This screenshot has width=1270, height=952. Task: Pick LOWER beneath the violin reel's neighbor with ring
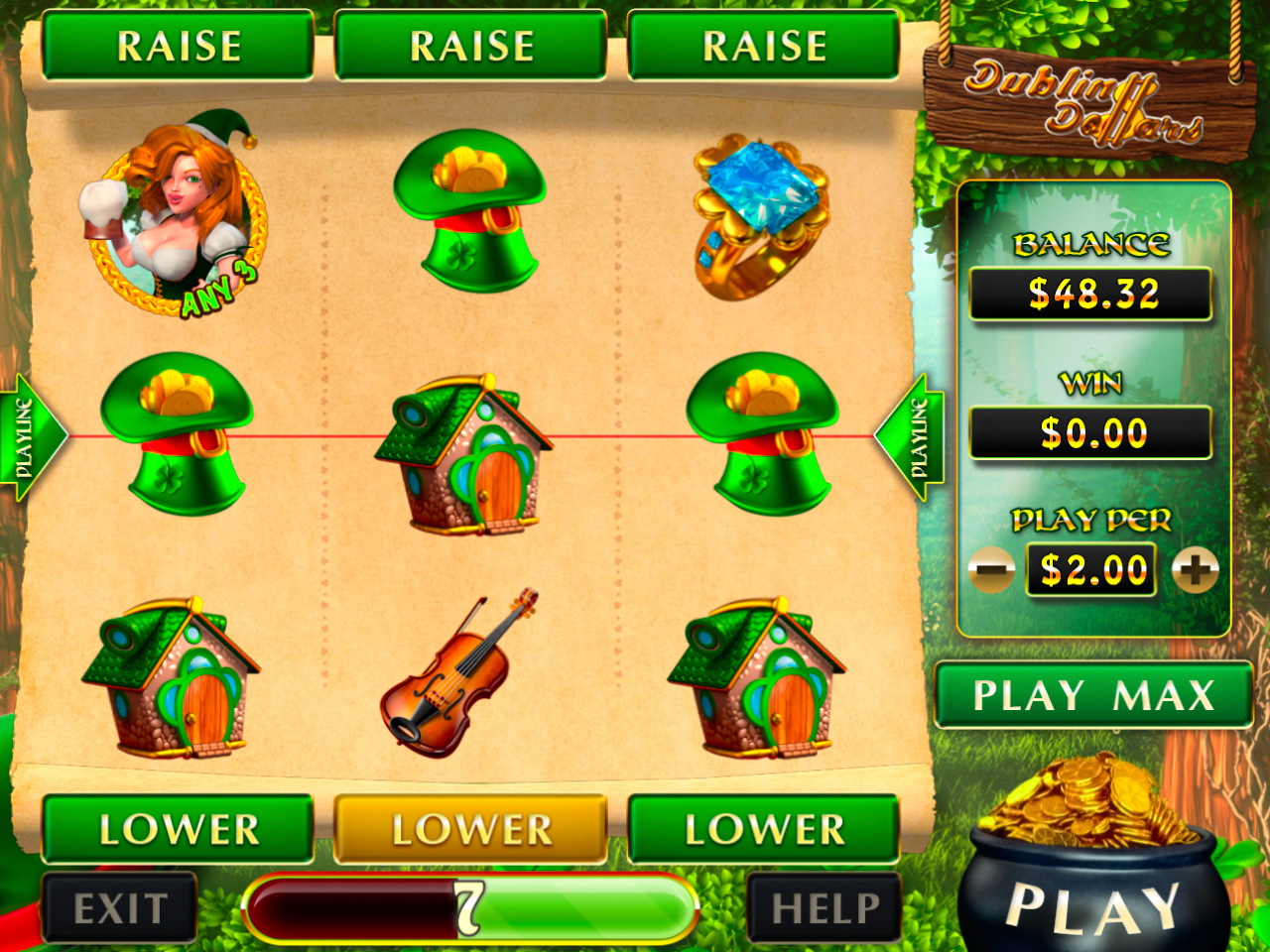[x=764, y=829]
